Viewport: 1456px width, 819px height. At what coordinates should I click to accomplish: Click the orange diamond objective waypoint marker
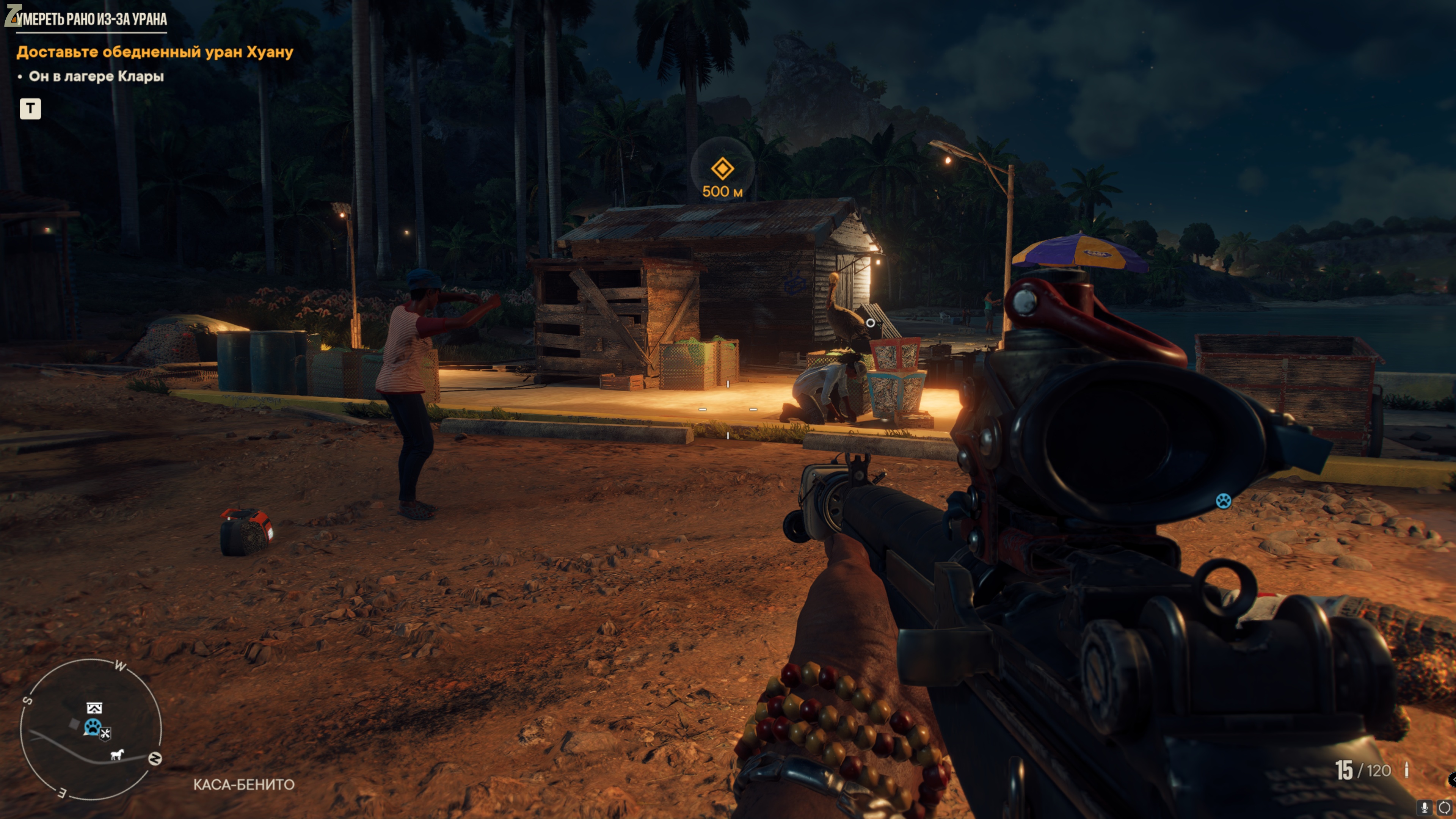722,168
